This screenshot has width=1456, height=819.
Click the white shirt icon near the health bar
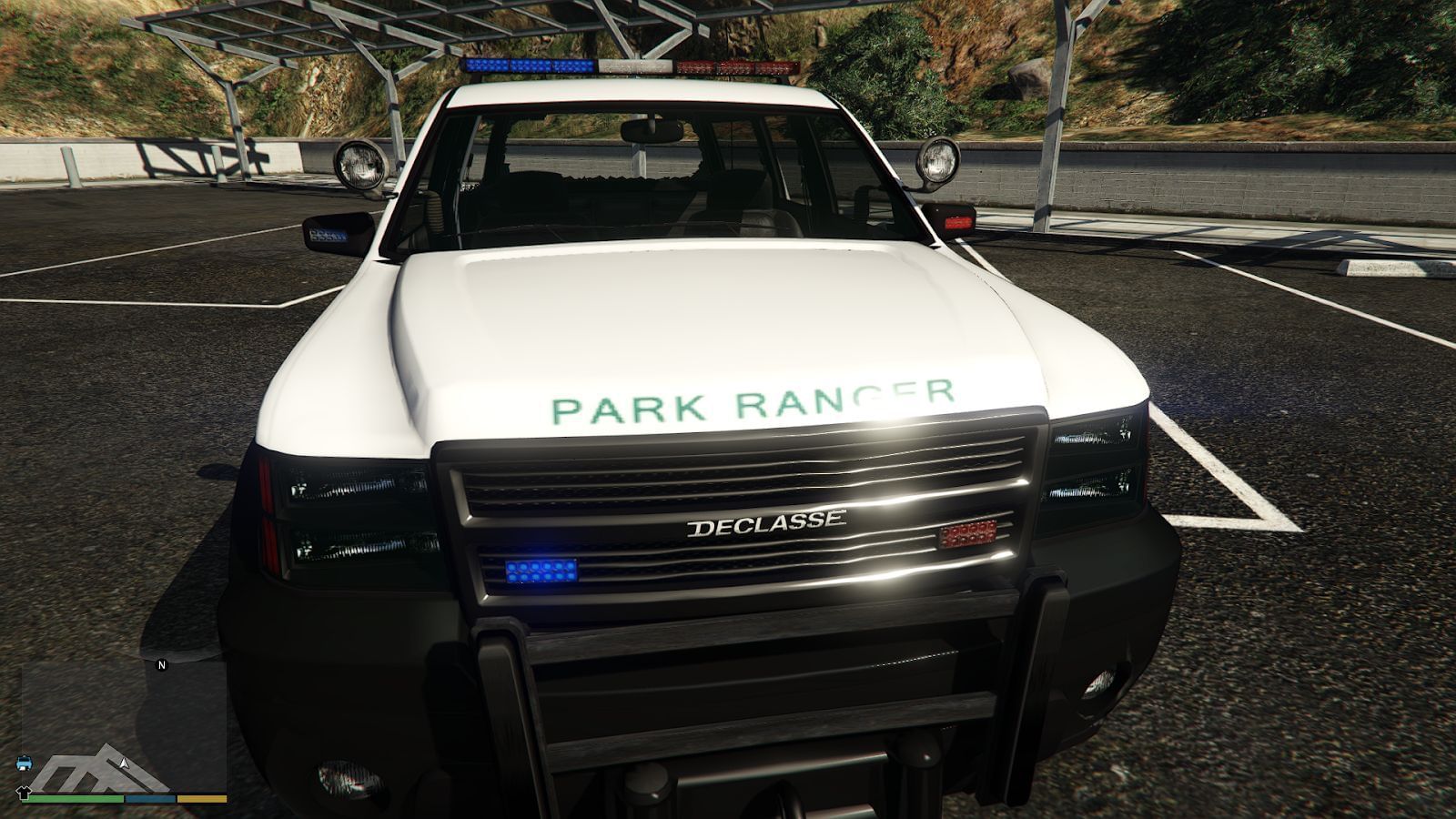tap(24, 792)
